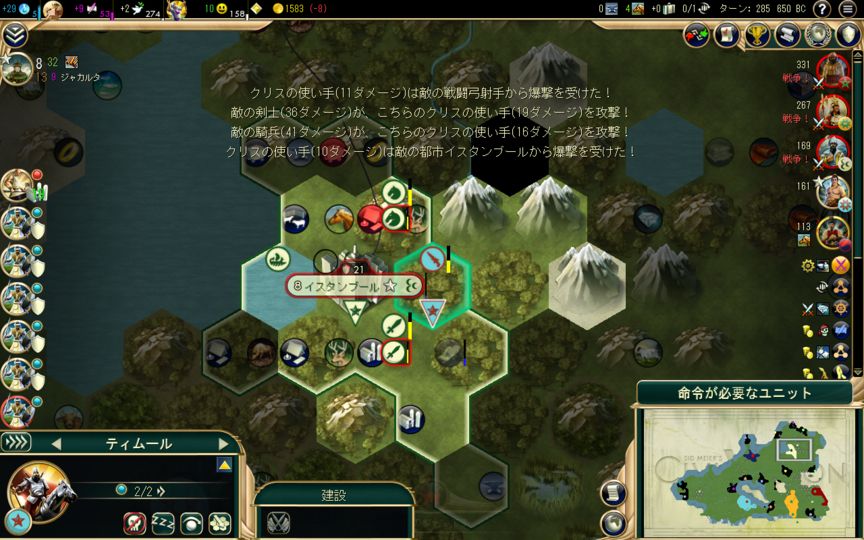Expand unit panel with yellow triangle button
Image resolution: width=864 pixels, height=540 pixels.
coord(224,465)
